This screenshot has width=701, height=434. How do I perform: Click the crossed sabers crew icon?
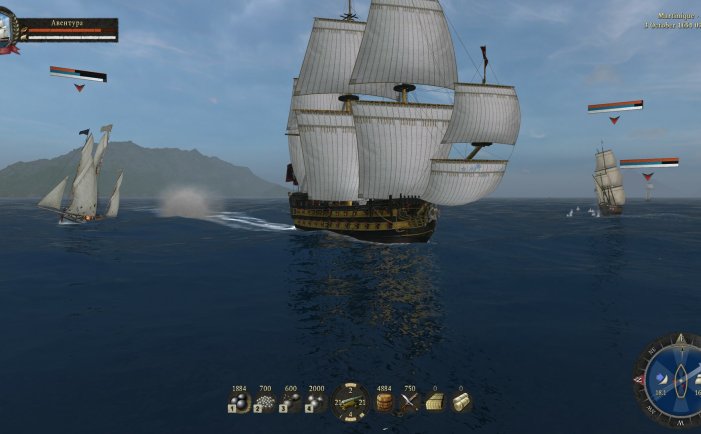pyautogui.click(x=409, y=402)
